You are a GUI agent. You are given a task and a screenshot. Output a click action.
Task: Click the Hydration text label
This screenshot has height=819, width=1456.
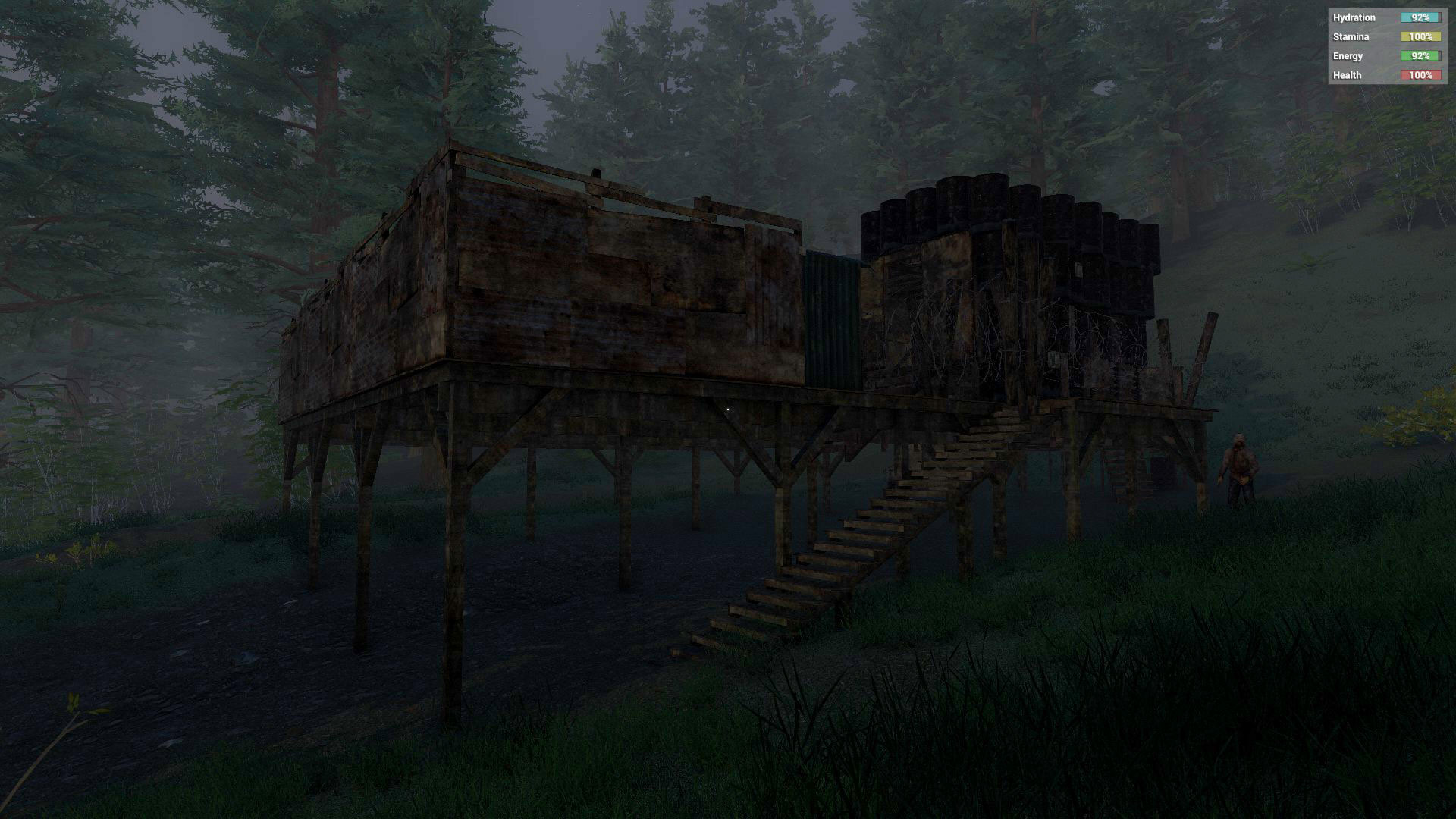(x=1354, y=17)
